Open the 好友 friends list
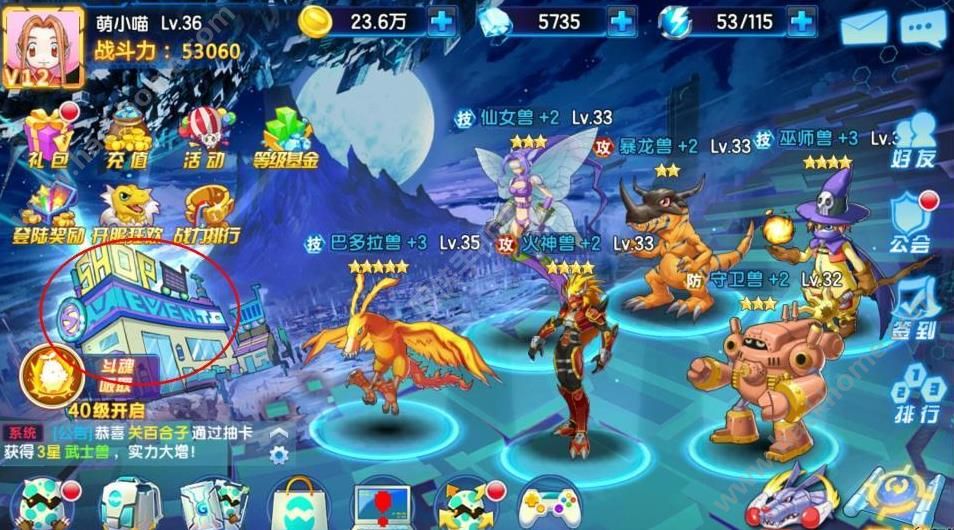954x530 pixels. pos(915,140)
